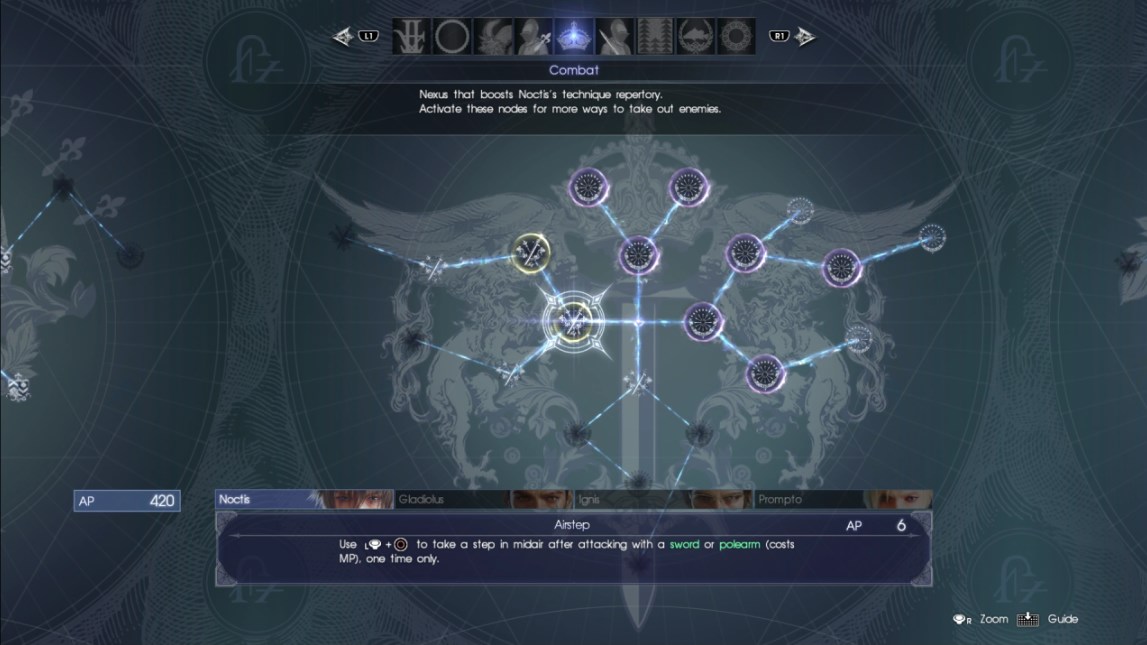
Task: Select the gold-ringed crossed weapons node
Action: click(x=530, y=253)
